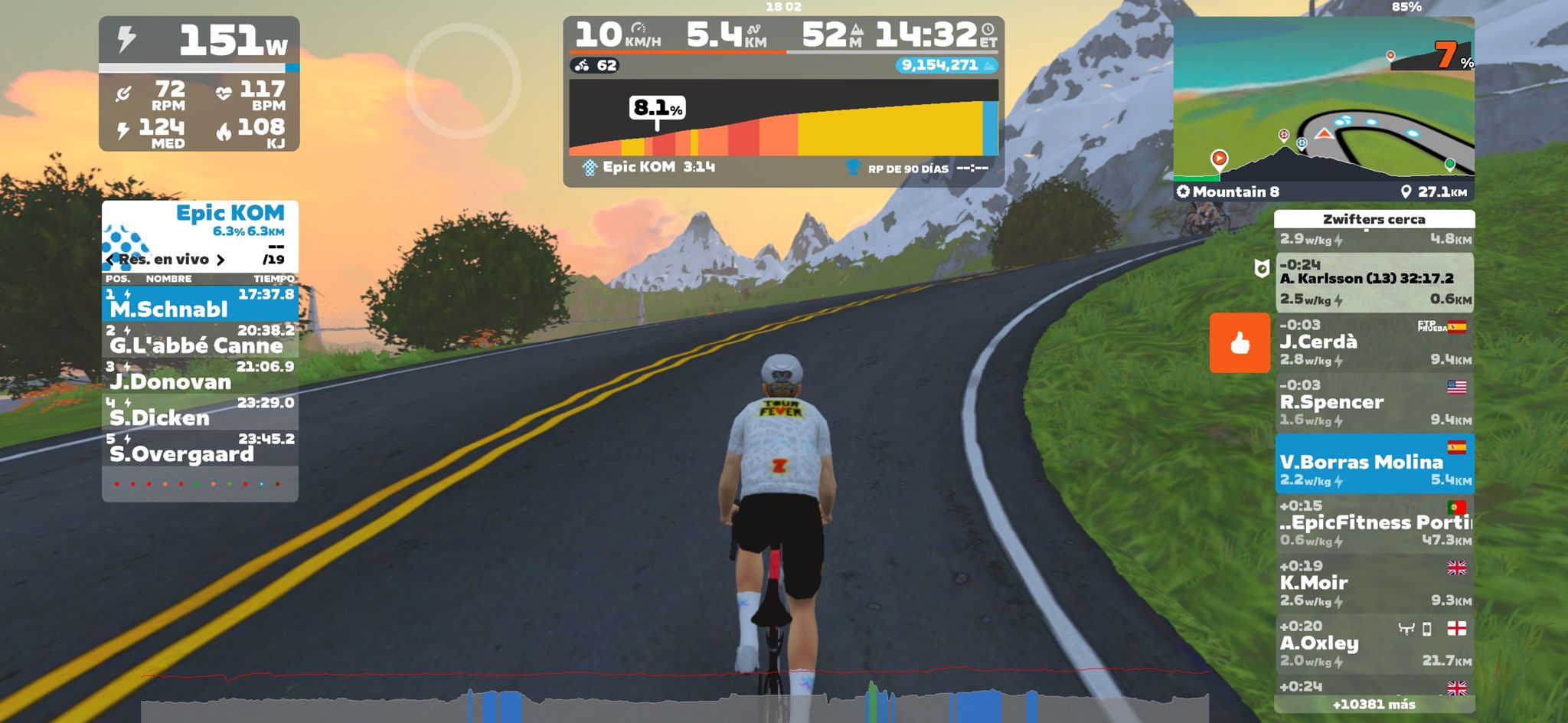Give a Ride On with the orange thumbs-up
Image resolution: width=1568 pixels, height=723 pixels.
pos(1240,342)
